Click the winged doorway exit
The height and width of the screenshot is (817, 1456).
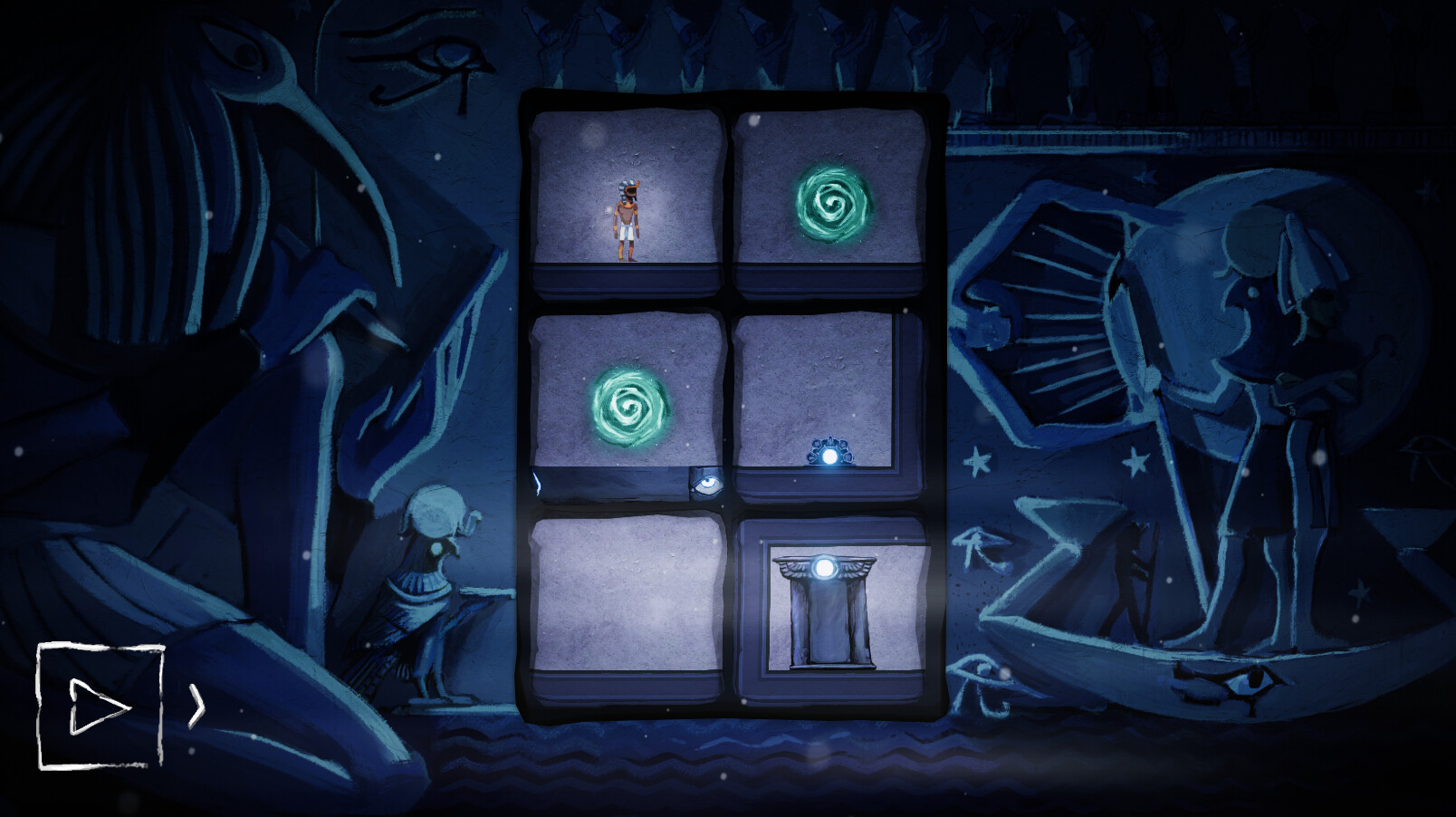827,614
